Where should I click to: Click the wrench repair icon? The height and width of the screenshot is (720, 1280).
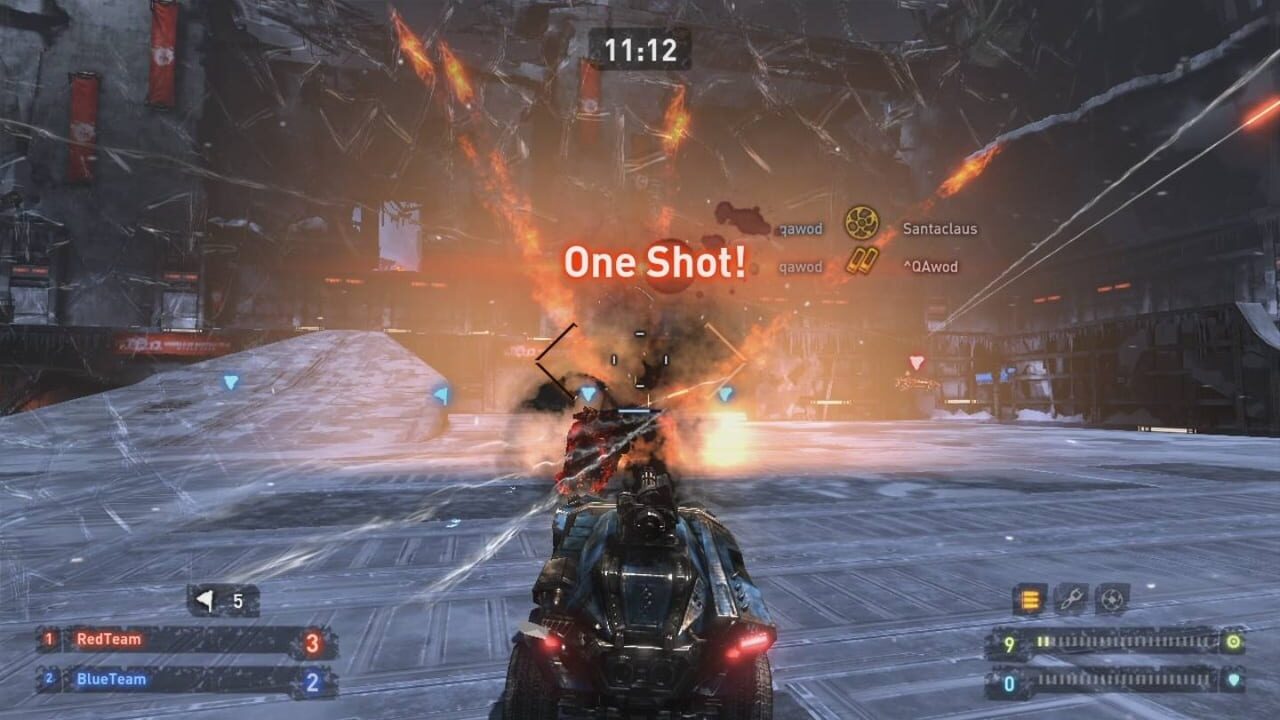tap(1071, 598)
